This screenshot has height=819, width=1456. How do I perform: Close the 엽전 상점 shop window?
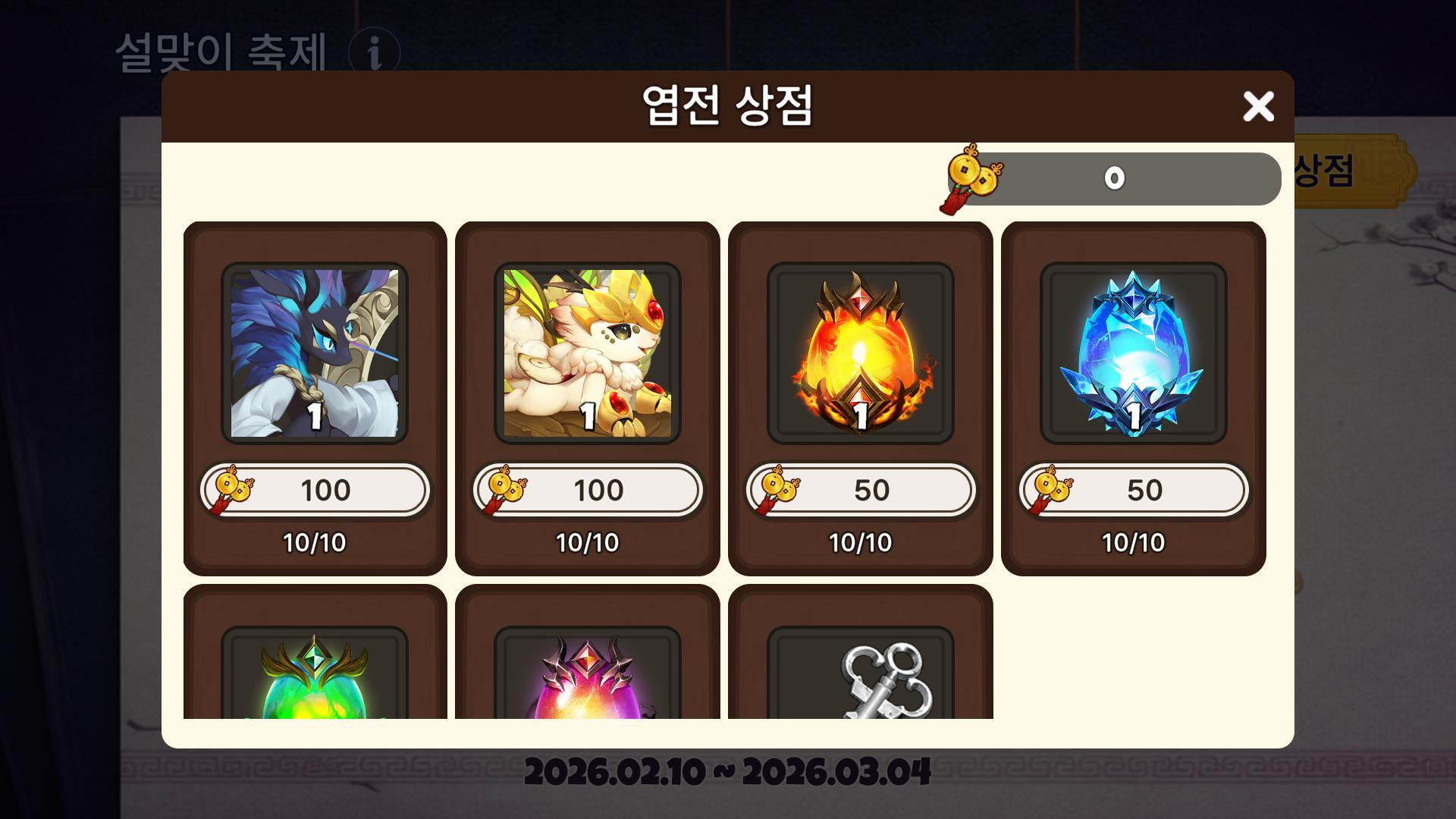pyautogui.click(x=1258, y=107)
